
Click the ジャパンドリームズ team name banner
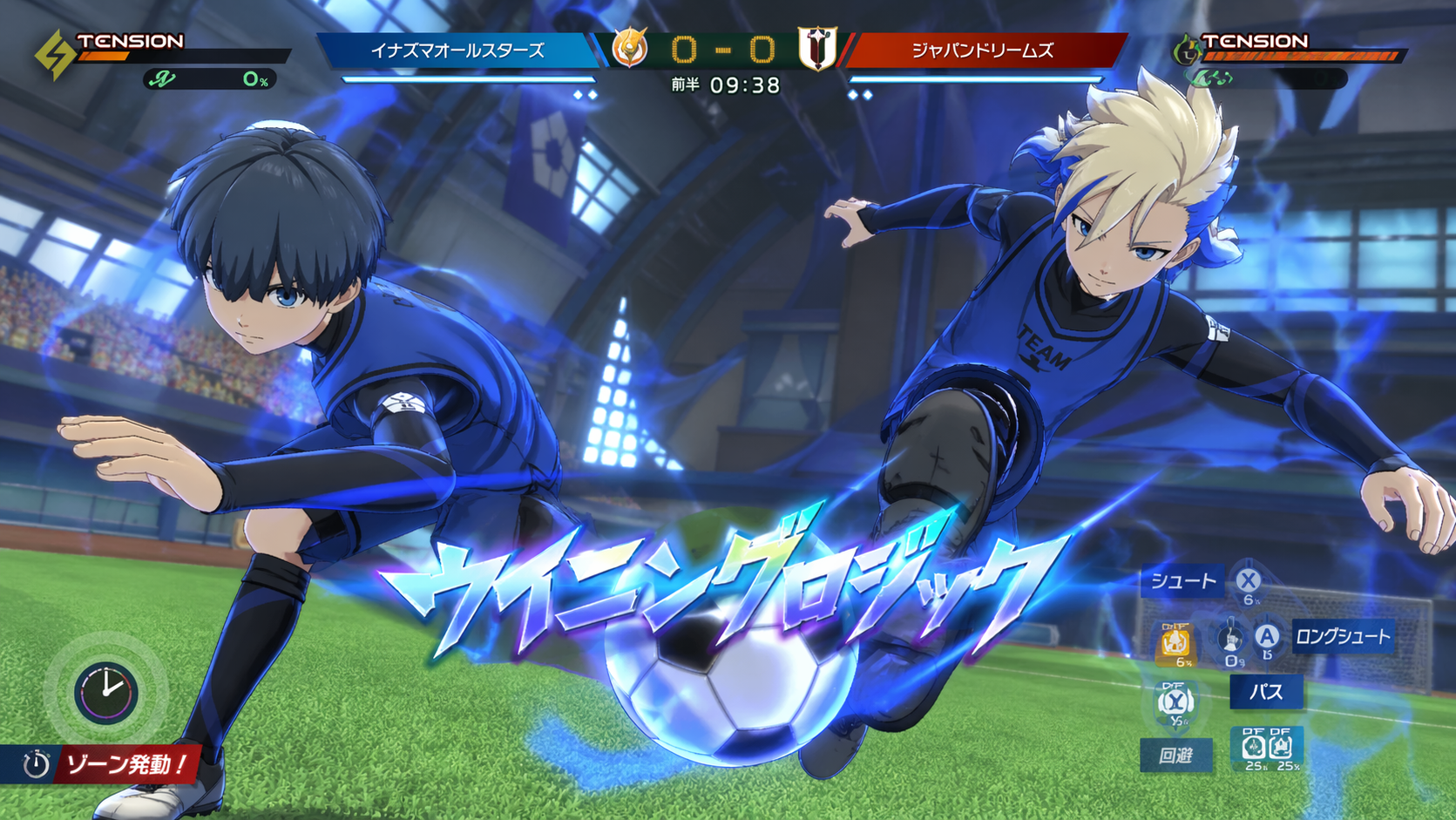[982, 51]
